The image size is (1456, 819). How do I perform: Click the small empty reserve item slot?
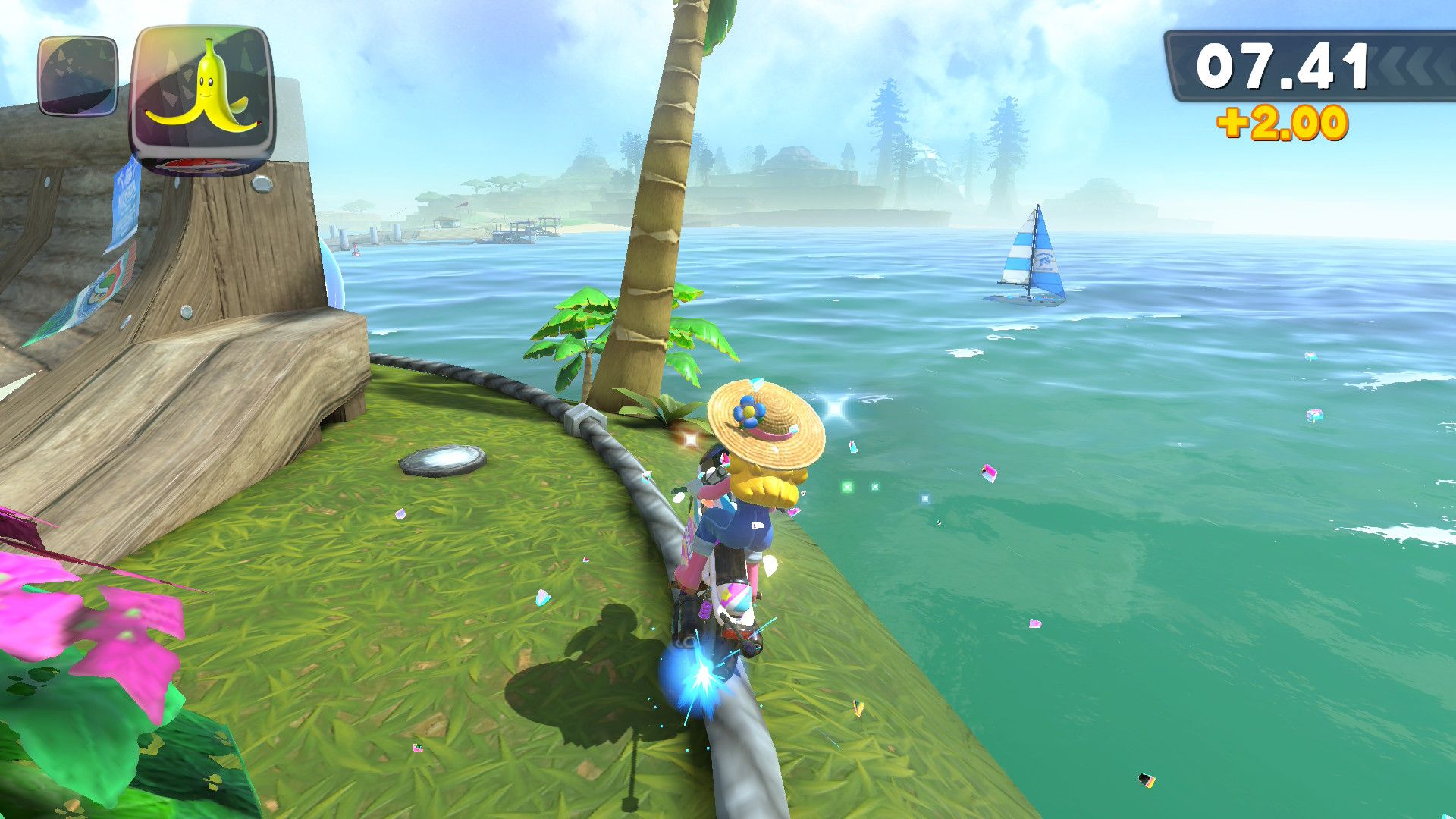click(78, 77)
